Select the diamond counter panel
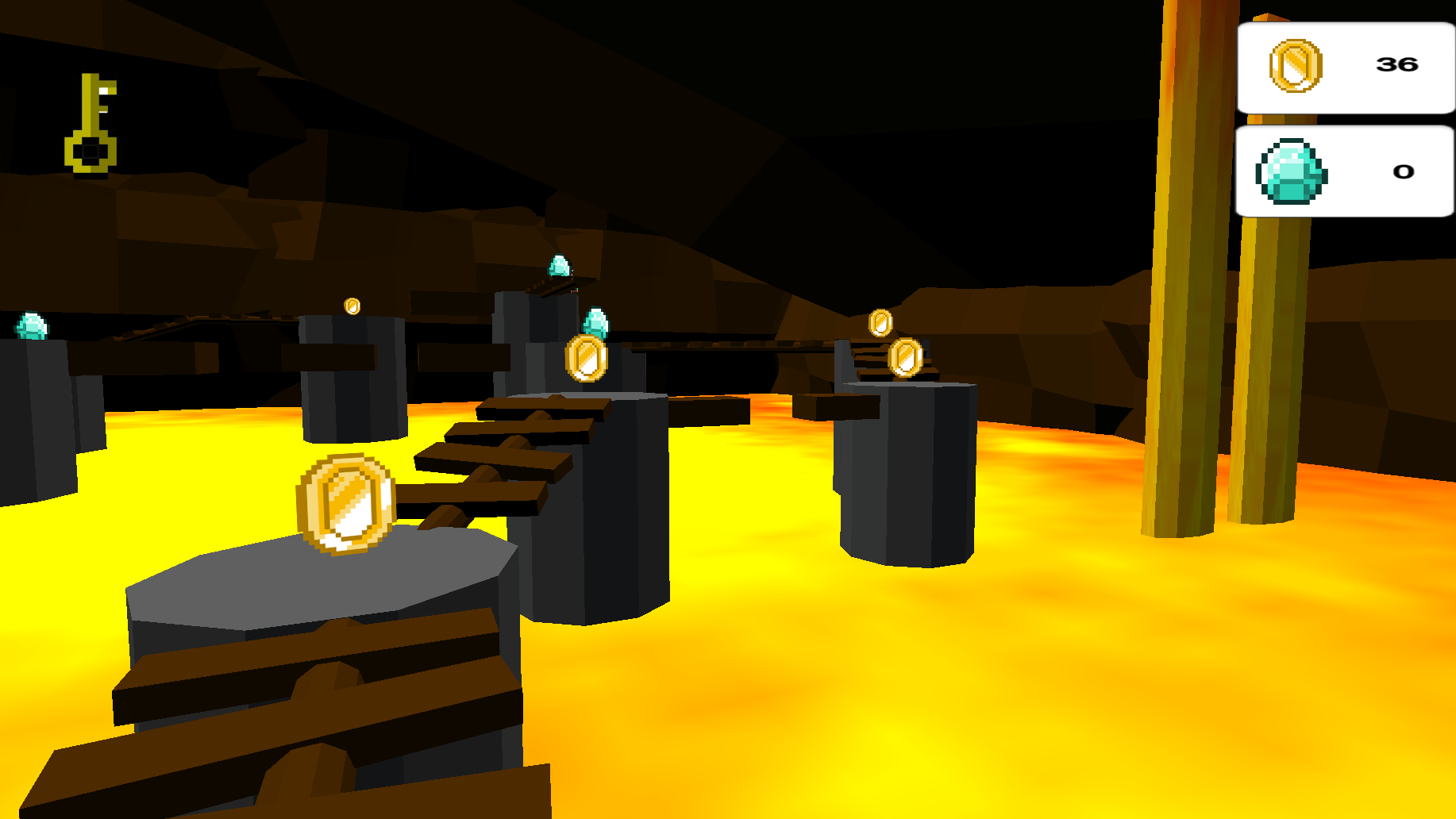The image size is (1456, 819). pyautogui.click(x=1345, y=172)
